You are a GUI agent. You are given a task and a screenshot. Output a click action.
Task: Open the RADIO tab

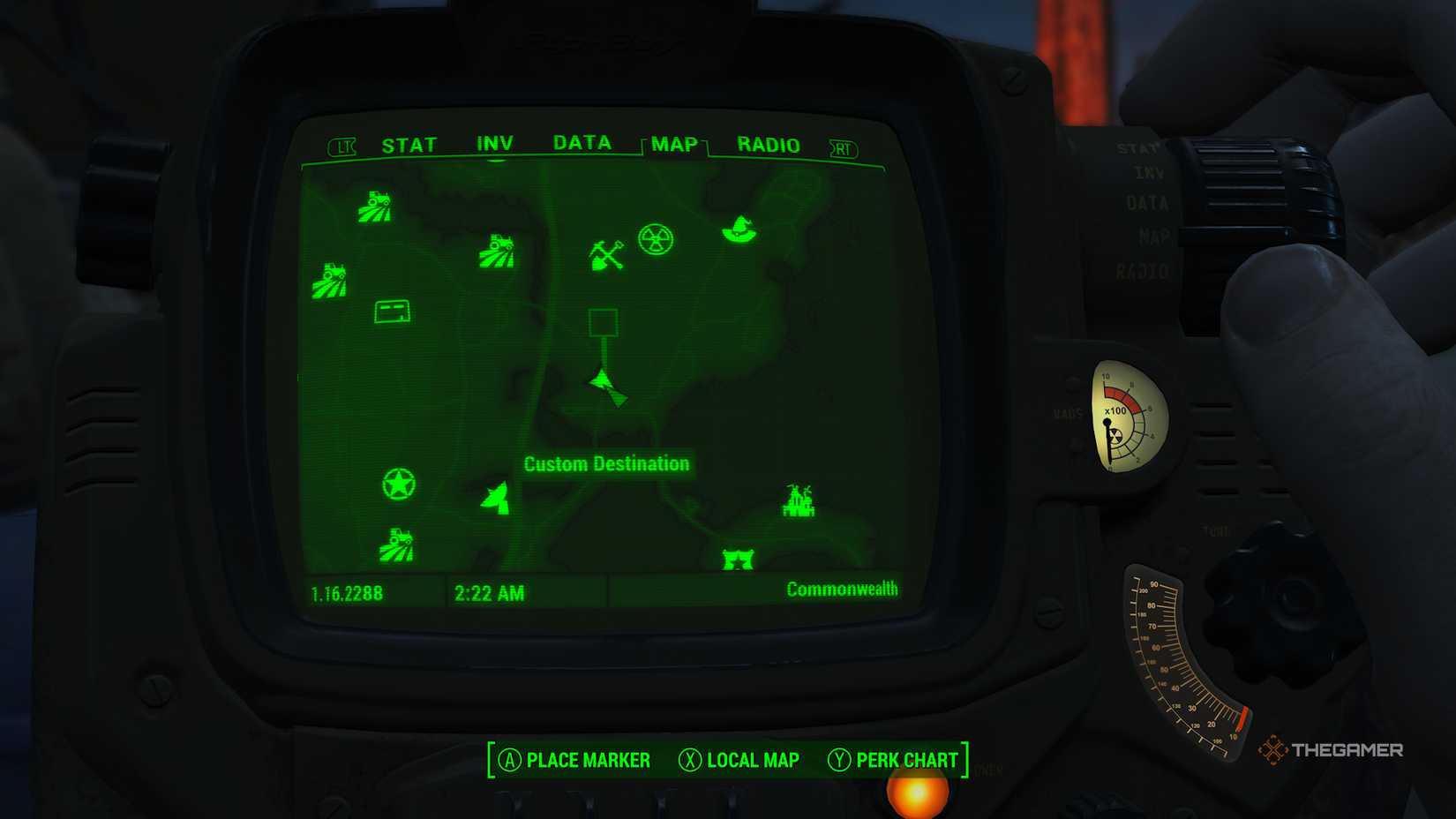(768, 144)
